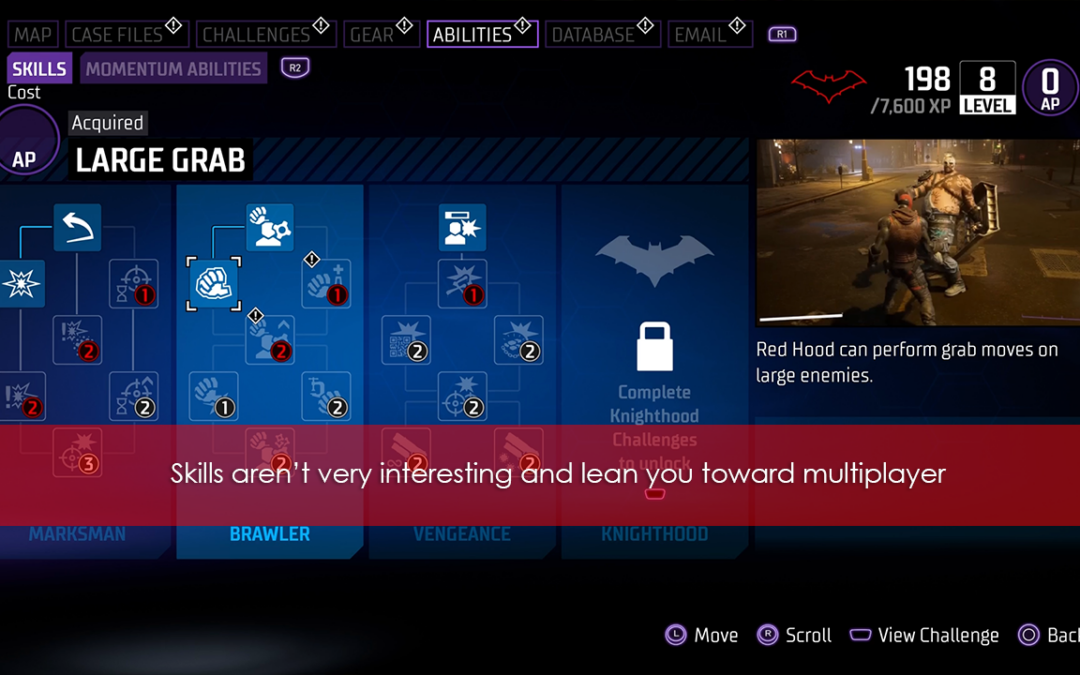This screenshot has height=675, width=1080.
Task: Select the starburst skill node in Marksman tree
Action: click(x=21, y=284)
